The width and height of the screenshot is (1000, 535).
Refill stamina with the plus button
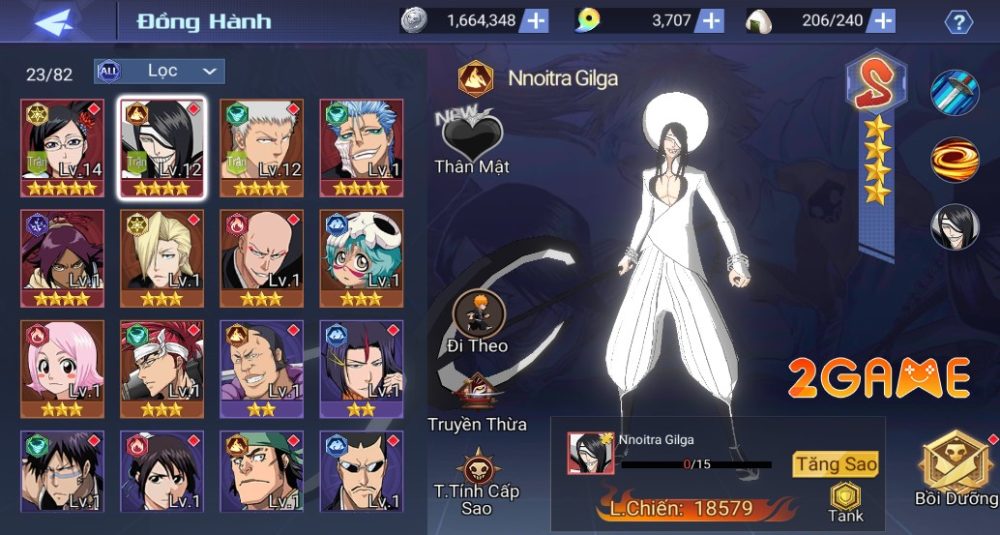click(x=882, y=21)
